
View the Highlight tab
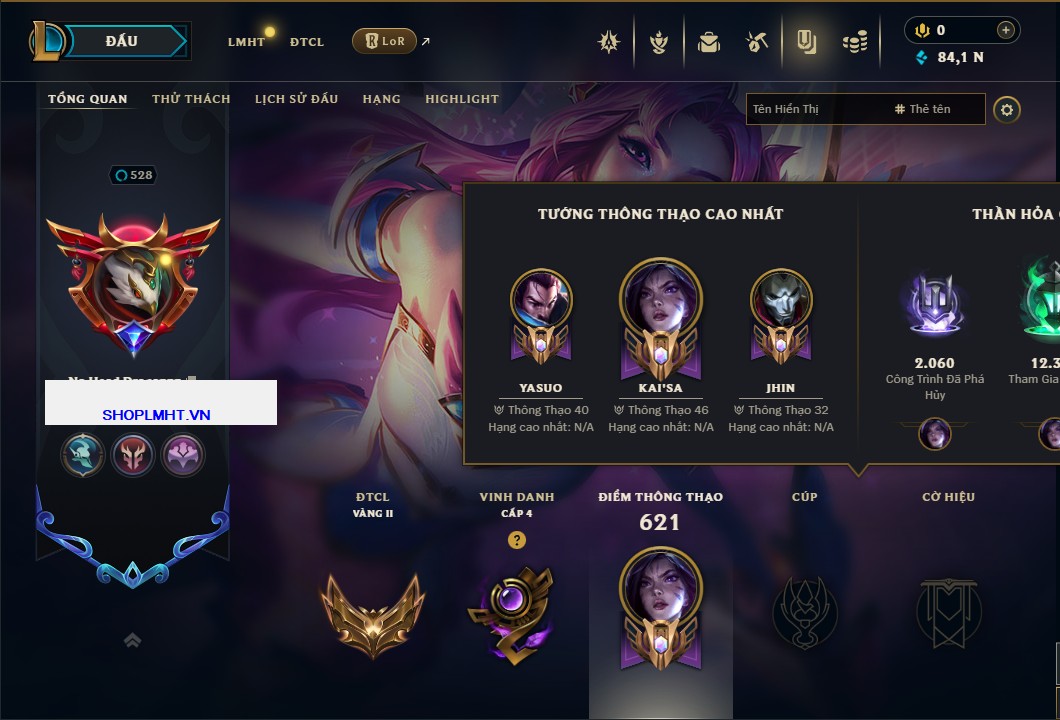462,99
